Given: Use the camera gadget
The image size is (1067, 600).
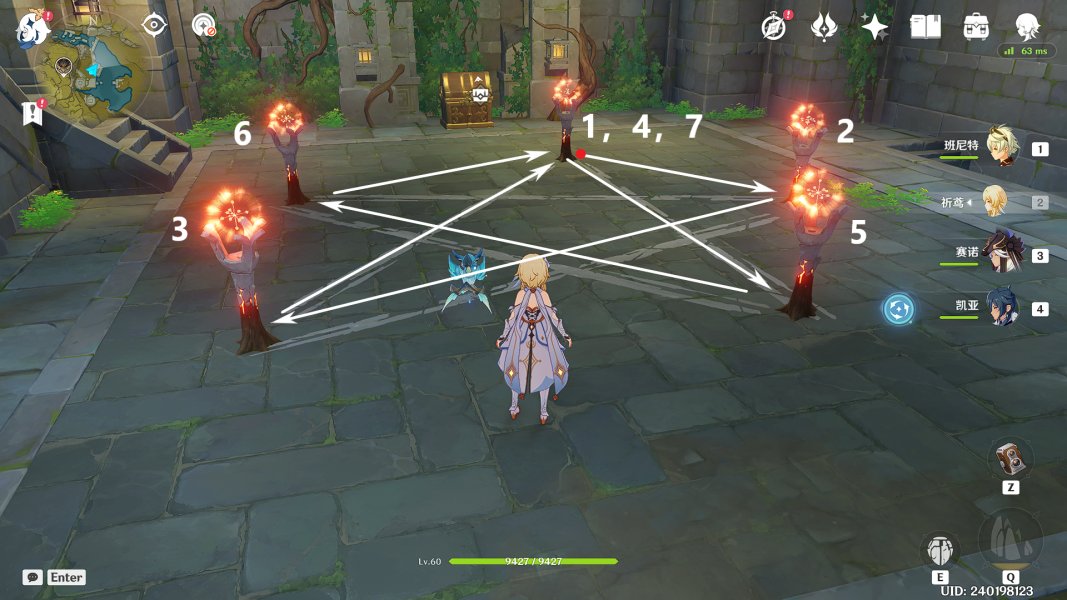Looking at the screenshot, I should point(1011,459).
